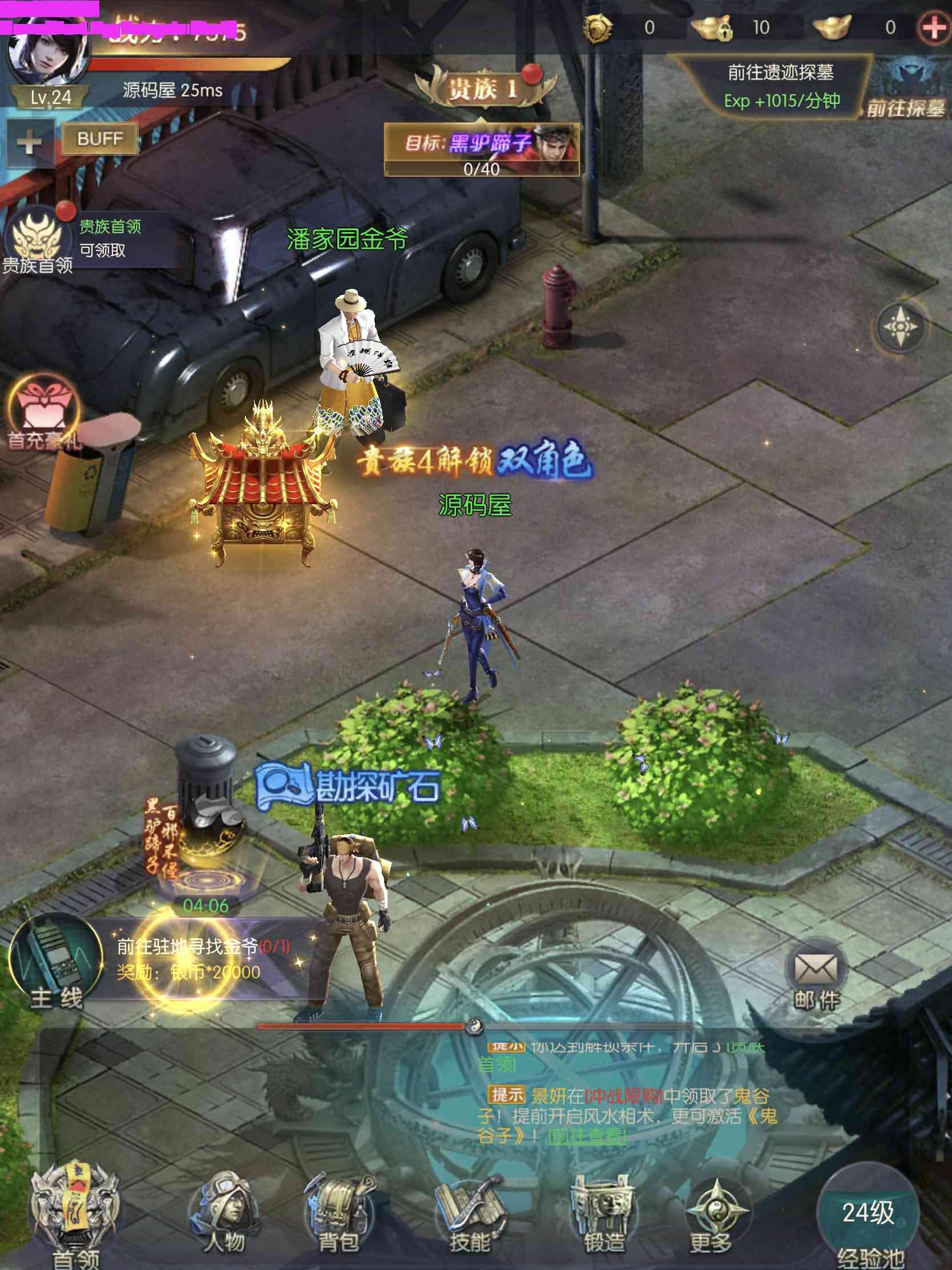952x1270 pixels.
Task: Open the 贵族 1 noble level badge
Action: coord(484,89)
